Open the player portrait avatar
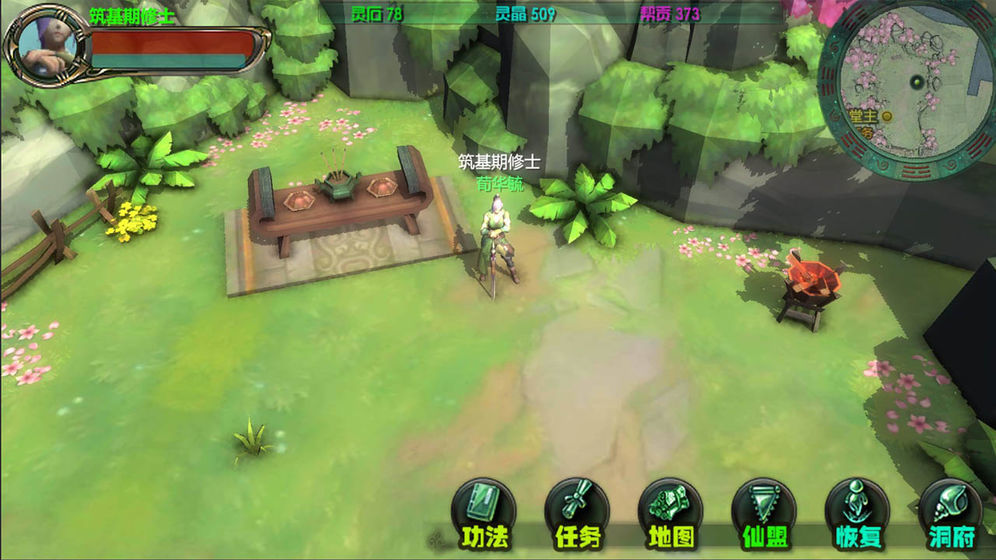996x560 pixels. [45, 42]
